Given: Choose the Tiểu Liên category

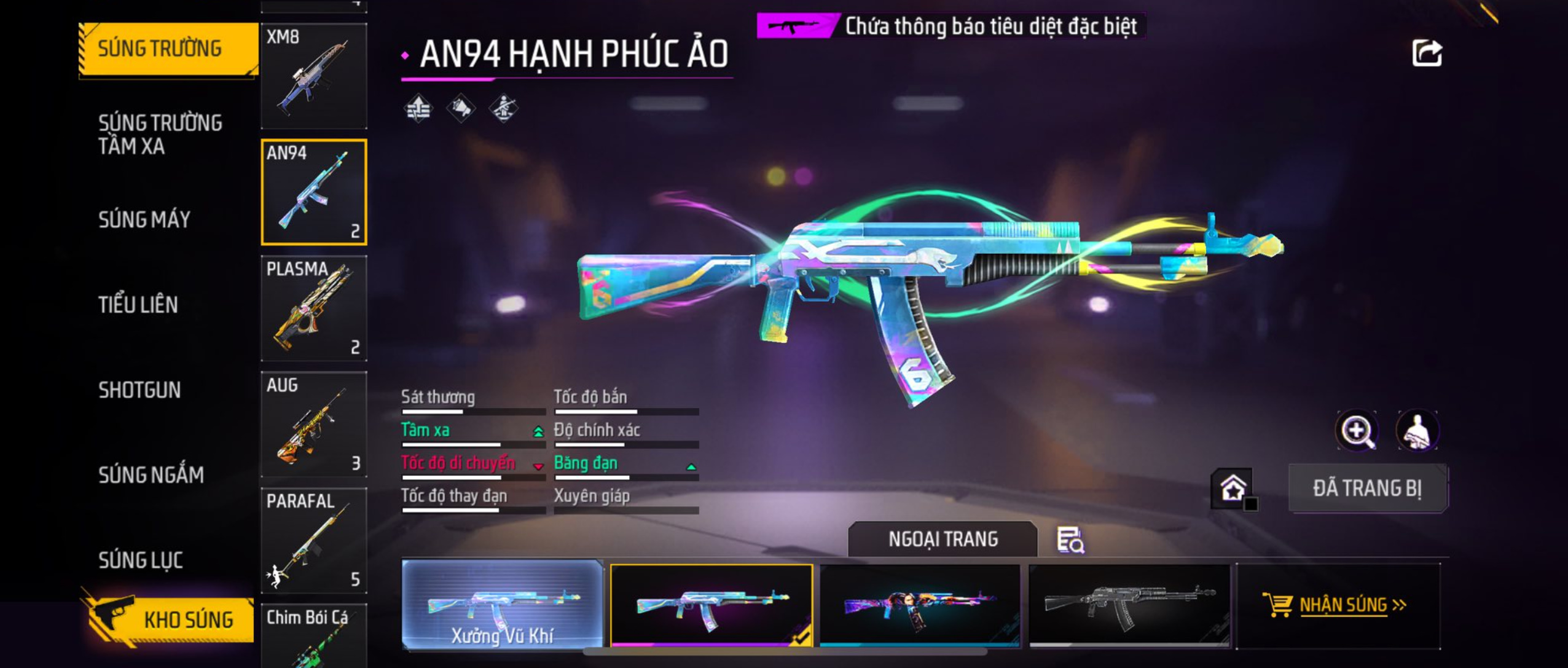Looking at the screenshot, I should coord(138,305).
